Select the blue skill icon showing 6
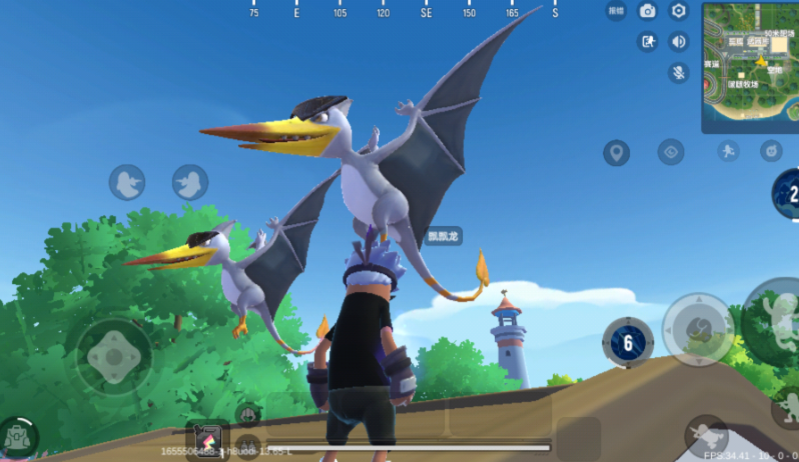This screenshot has width=799, height=462. coord(628,344)
